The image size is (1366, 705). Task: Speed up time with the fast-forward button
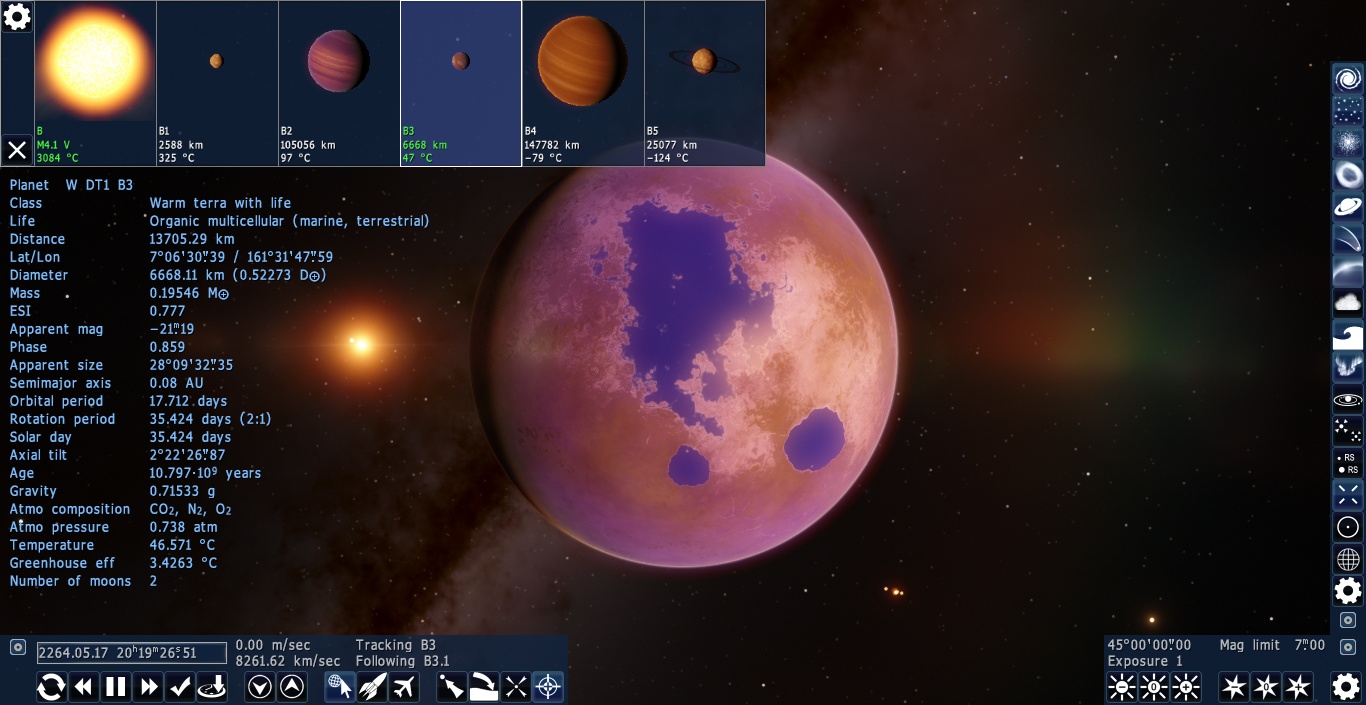point(150,687)
